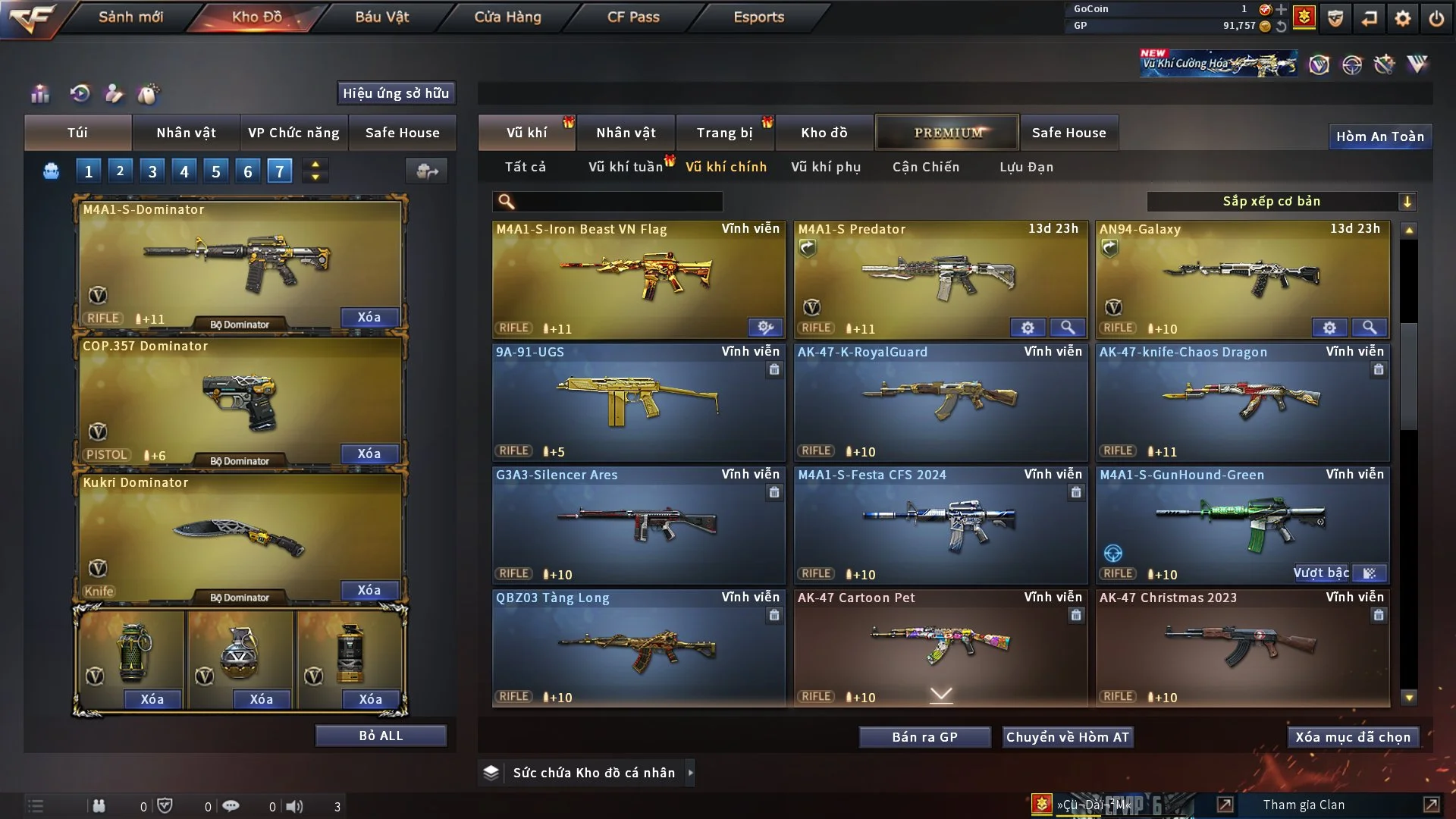The height and width of the screenshot is (819, 1456).
Task: Open the CF Pass page
Action: (x=633, y=17)
